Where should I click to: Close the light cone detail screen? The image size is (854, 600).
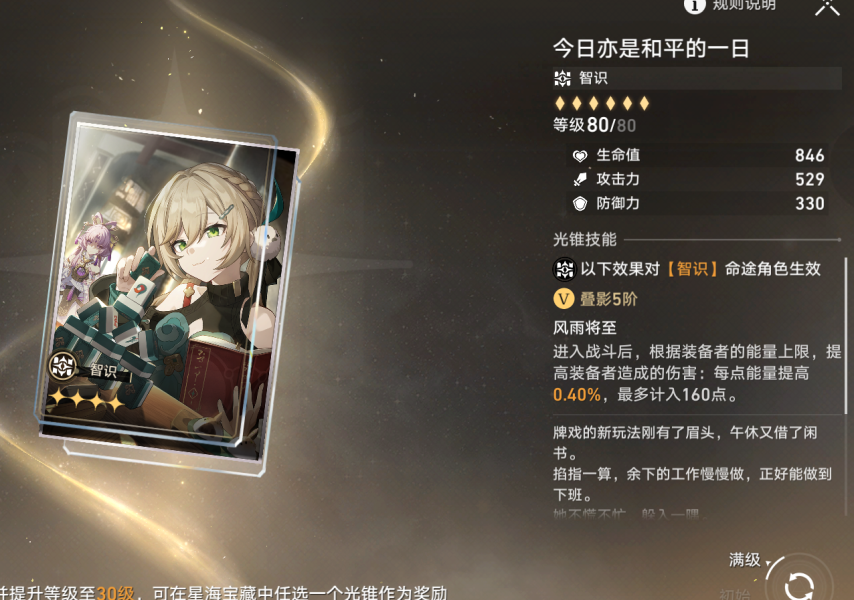pyautogui.click(x=827, y=6)
